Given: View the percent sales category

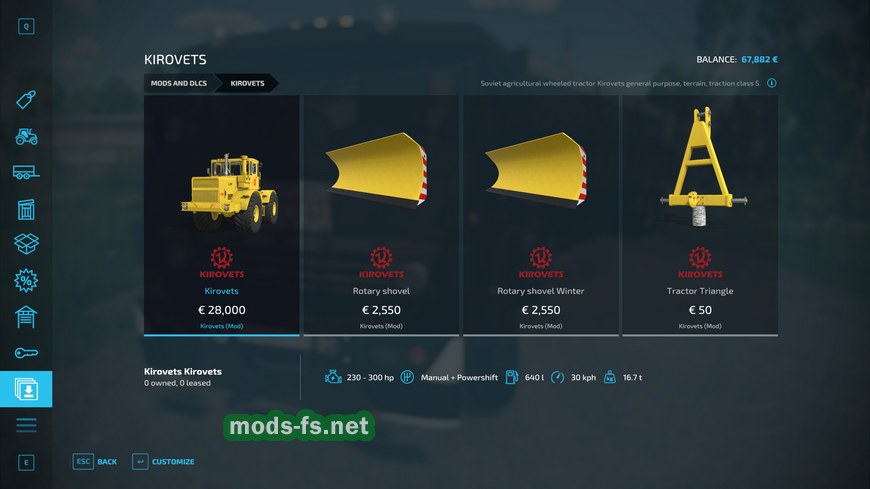Looking at the screenshot, I should (26, 281).
